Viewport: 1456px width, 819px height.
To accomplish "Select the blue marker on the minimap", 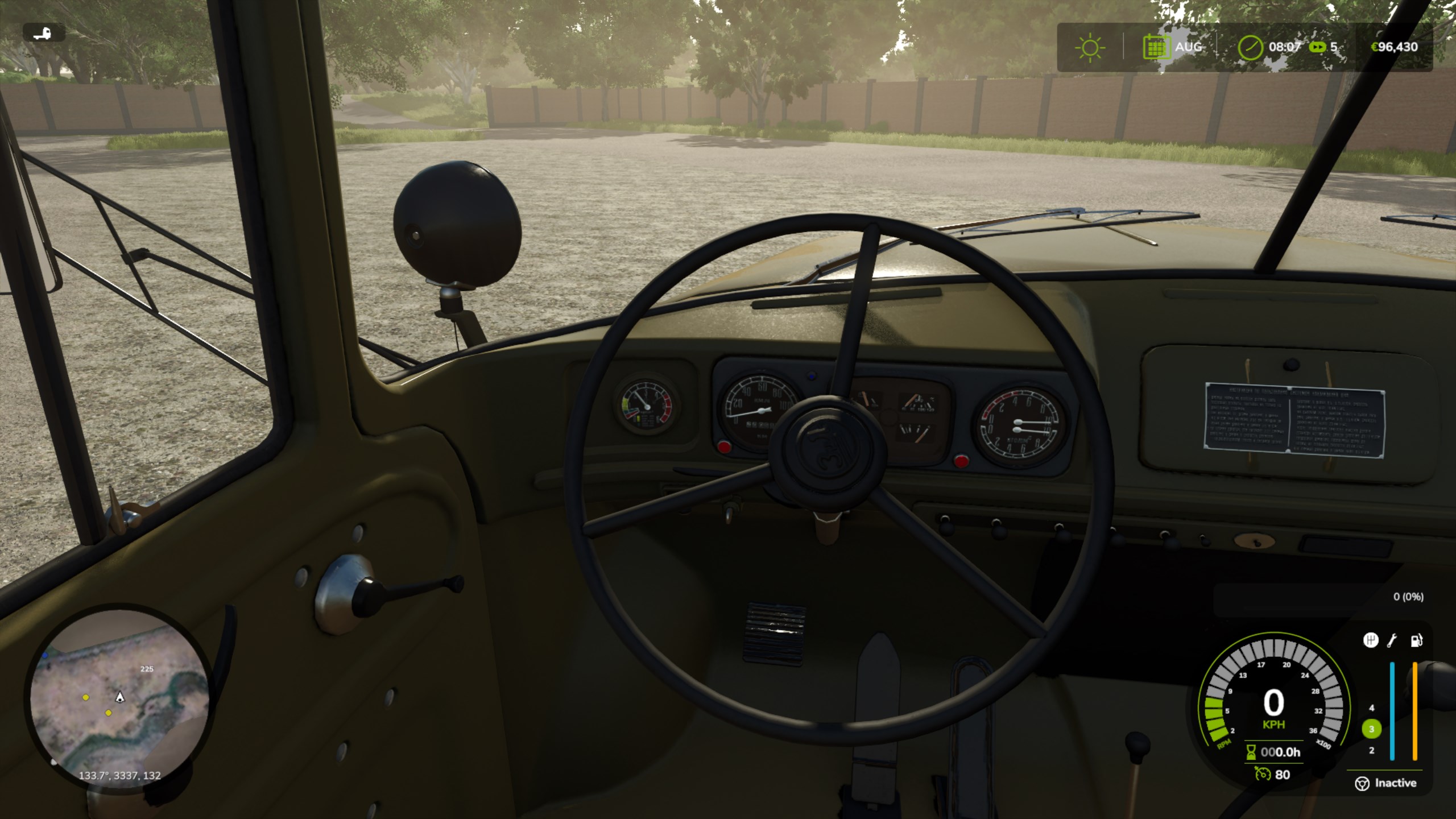I will coord(45,656).
